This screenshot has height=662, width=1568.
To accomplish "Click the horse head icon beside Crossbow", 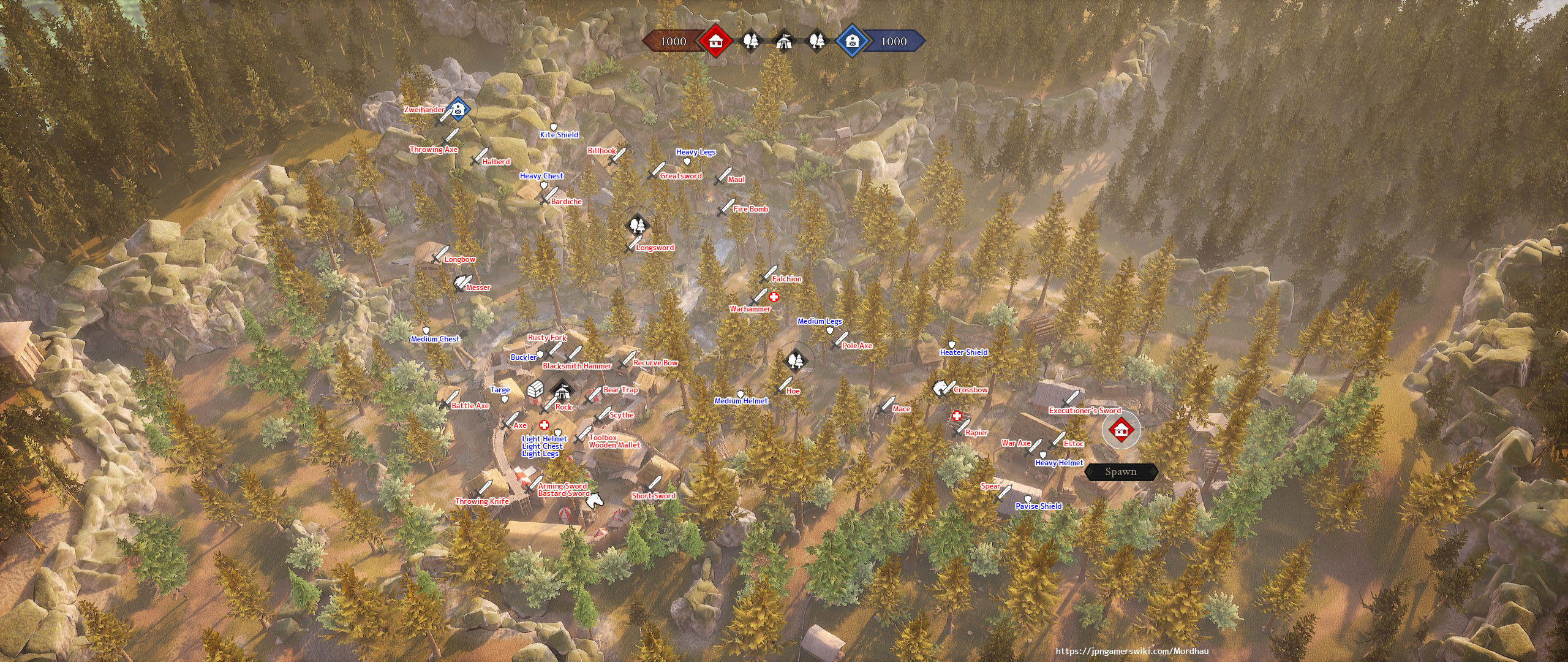I will pyautogui.click(x=940, y=388).
